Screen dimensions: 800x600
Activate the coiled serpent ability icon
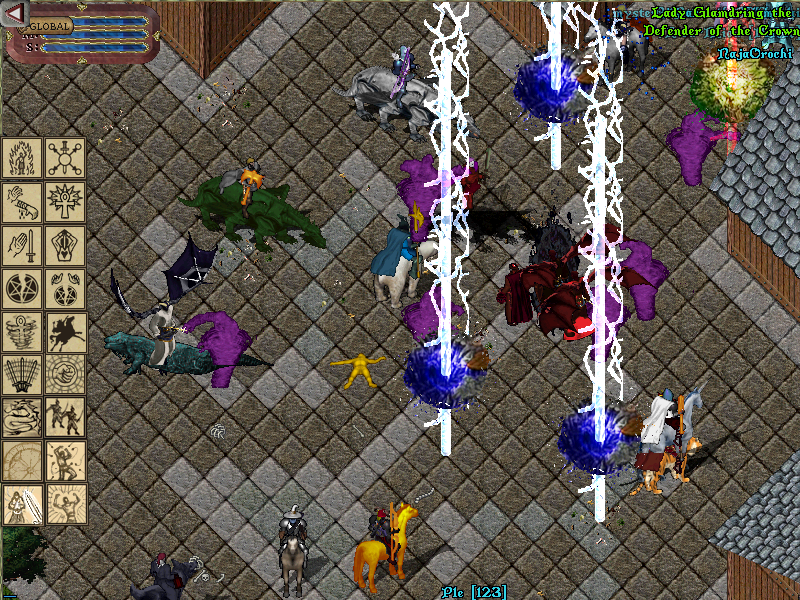click(x=22, y=418)
